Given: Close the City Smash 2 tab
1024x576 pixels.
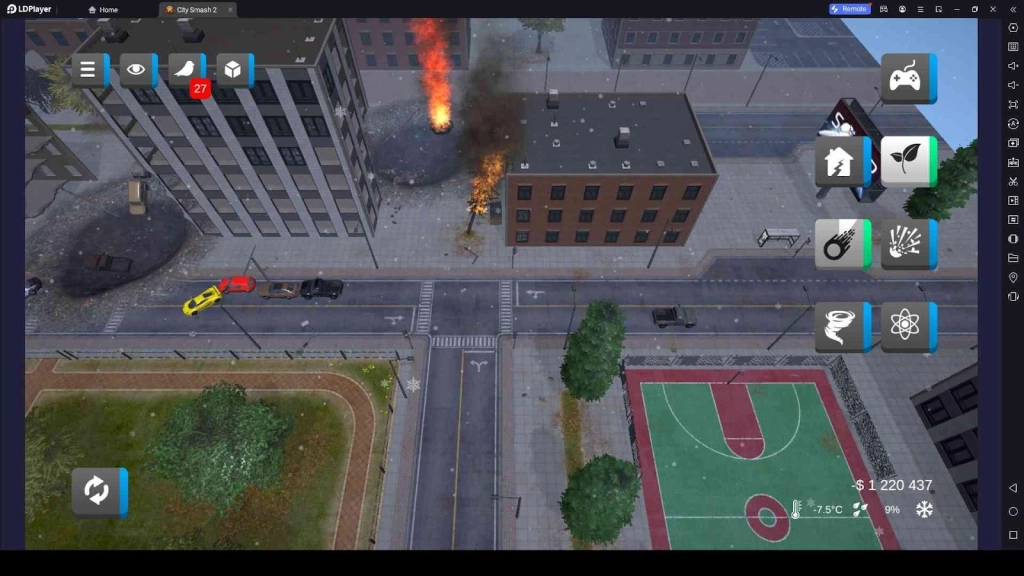Looking at the screenshot, I should click(x=230, y=10).
